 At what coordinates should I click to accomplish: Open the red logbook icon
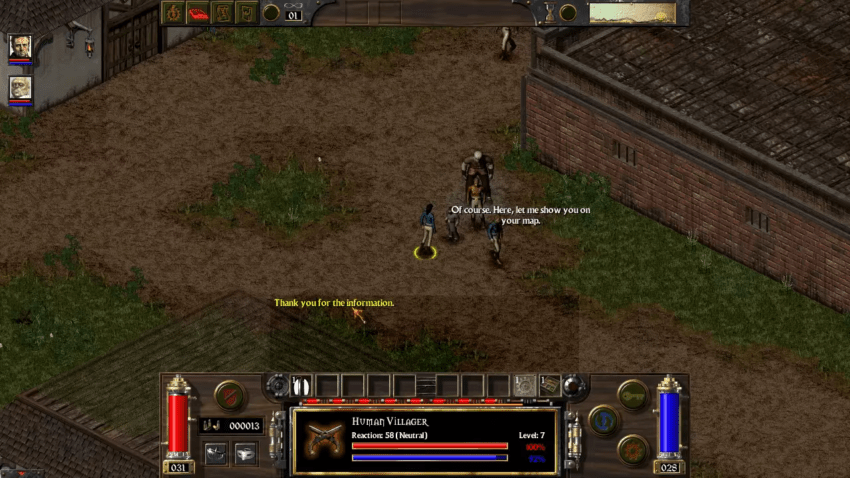click(198, 12)
